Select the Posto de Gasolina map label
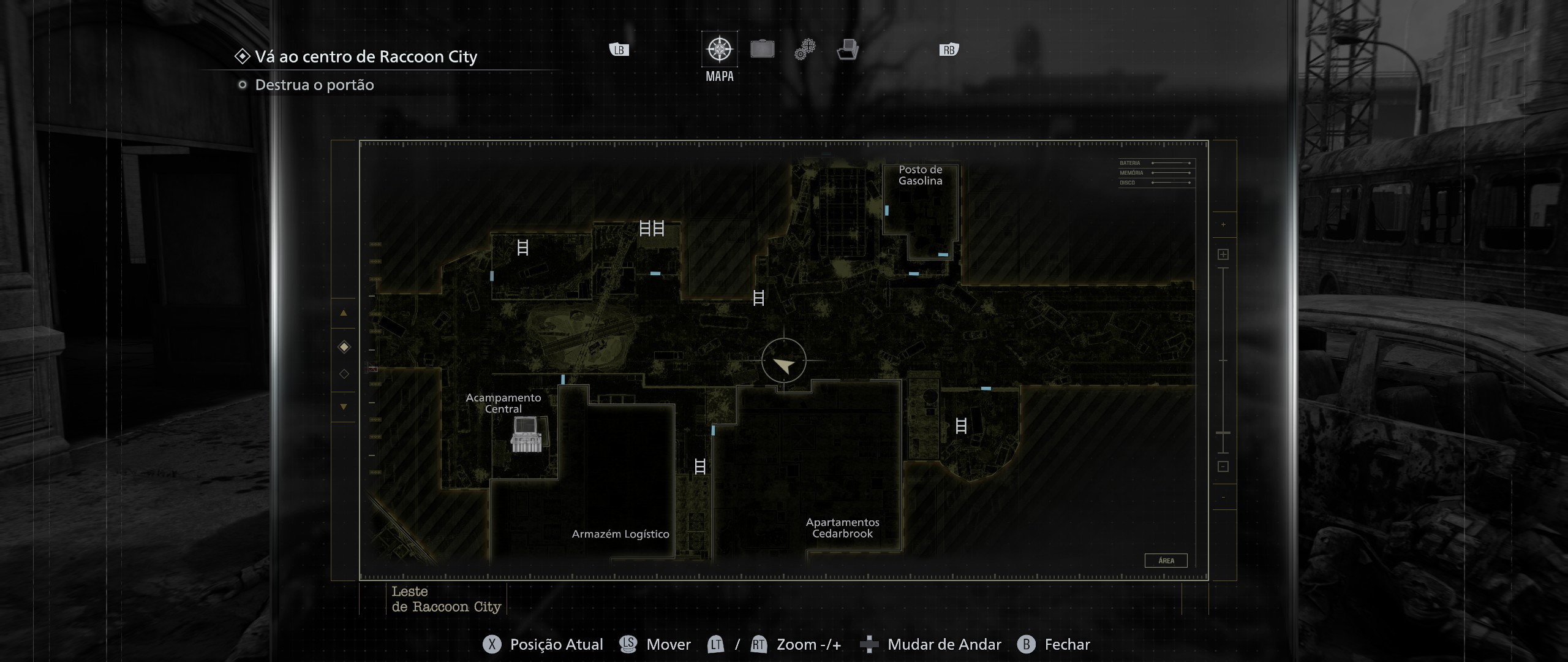This screenshot has width=1568, height=662. (x=920, y=175)
